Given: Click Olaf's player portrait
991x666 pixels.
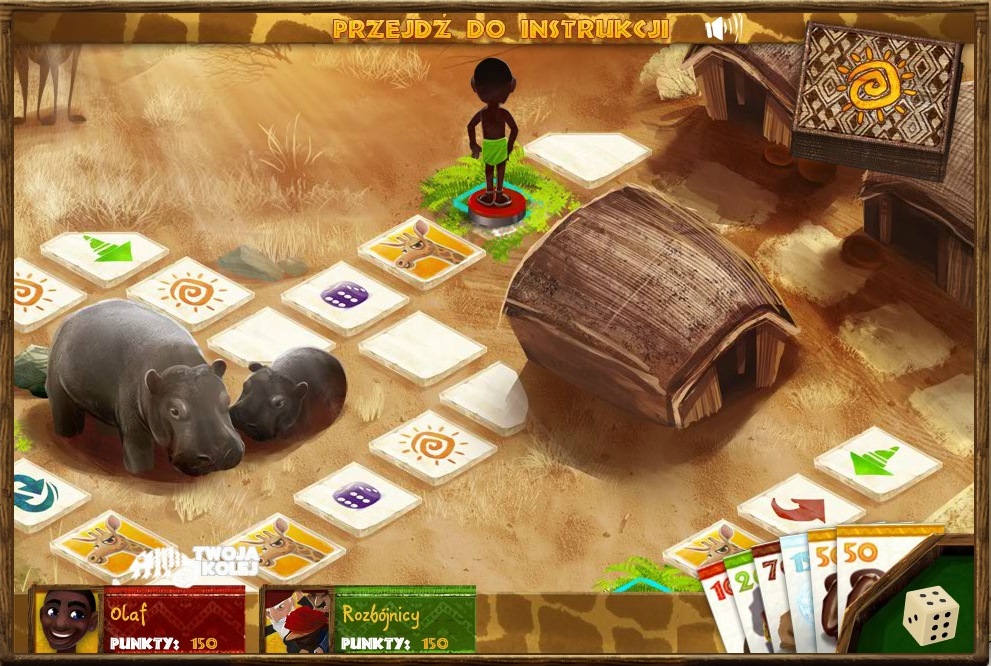Looking at the screenshot, I should point(67,620).
